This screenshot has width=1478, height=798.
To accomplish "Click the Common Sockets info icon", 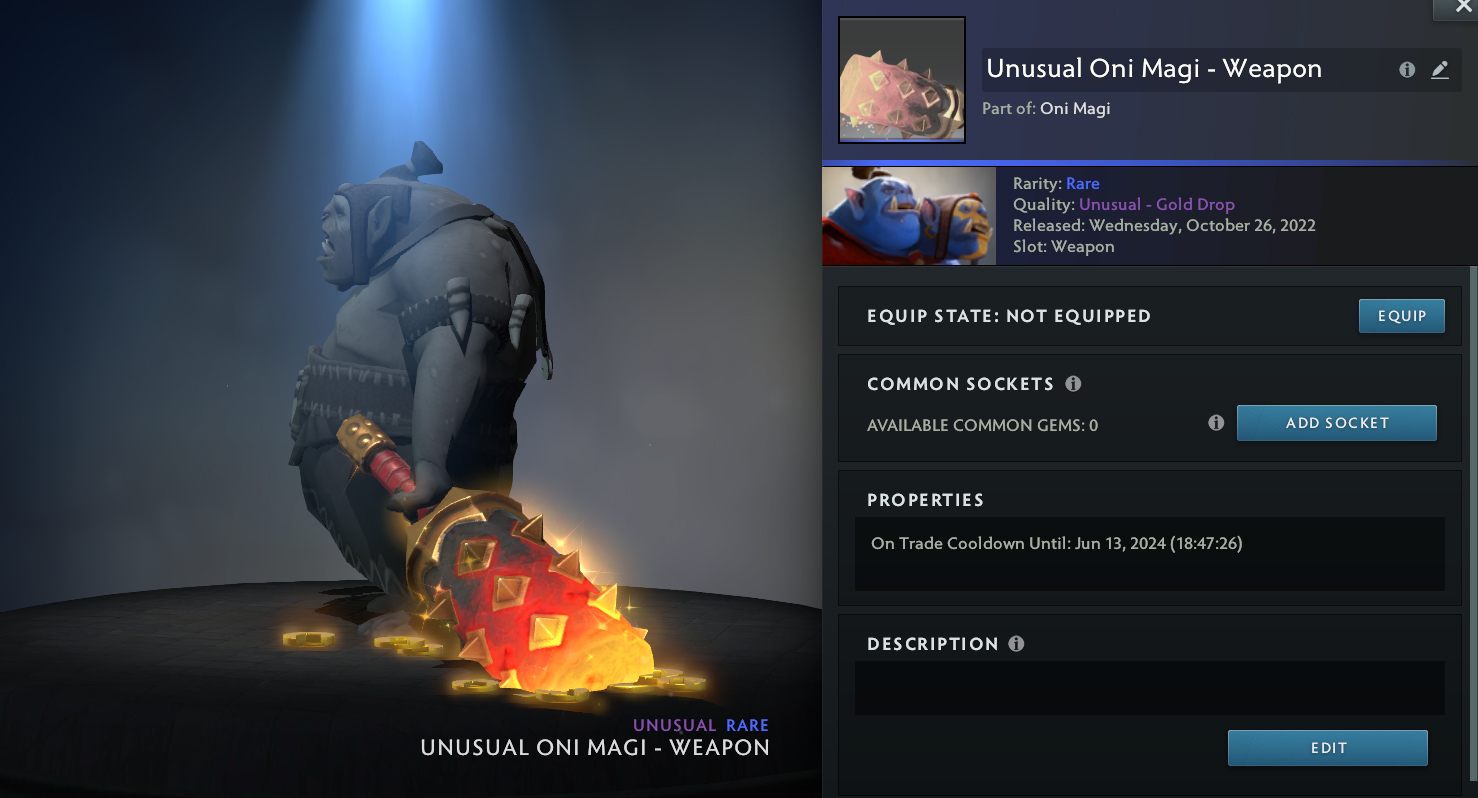I will pos(1073,384).
